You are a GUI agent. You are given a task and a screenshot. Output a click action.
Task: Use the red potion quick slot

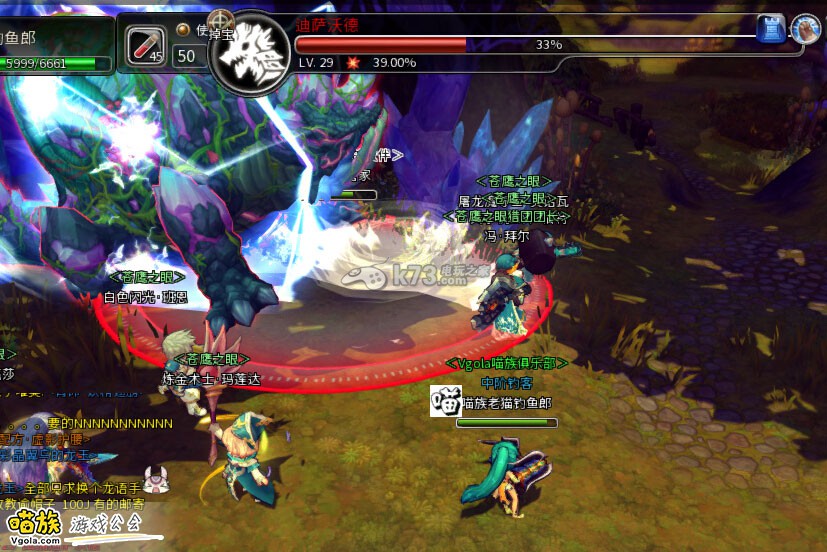click(146, 44)
